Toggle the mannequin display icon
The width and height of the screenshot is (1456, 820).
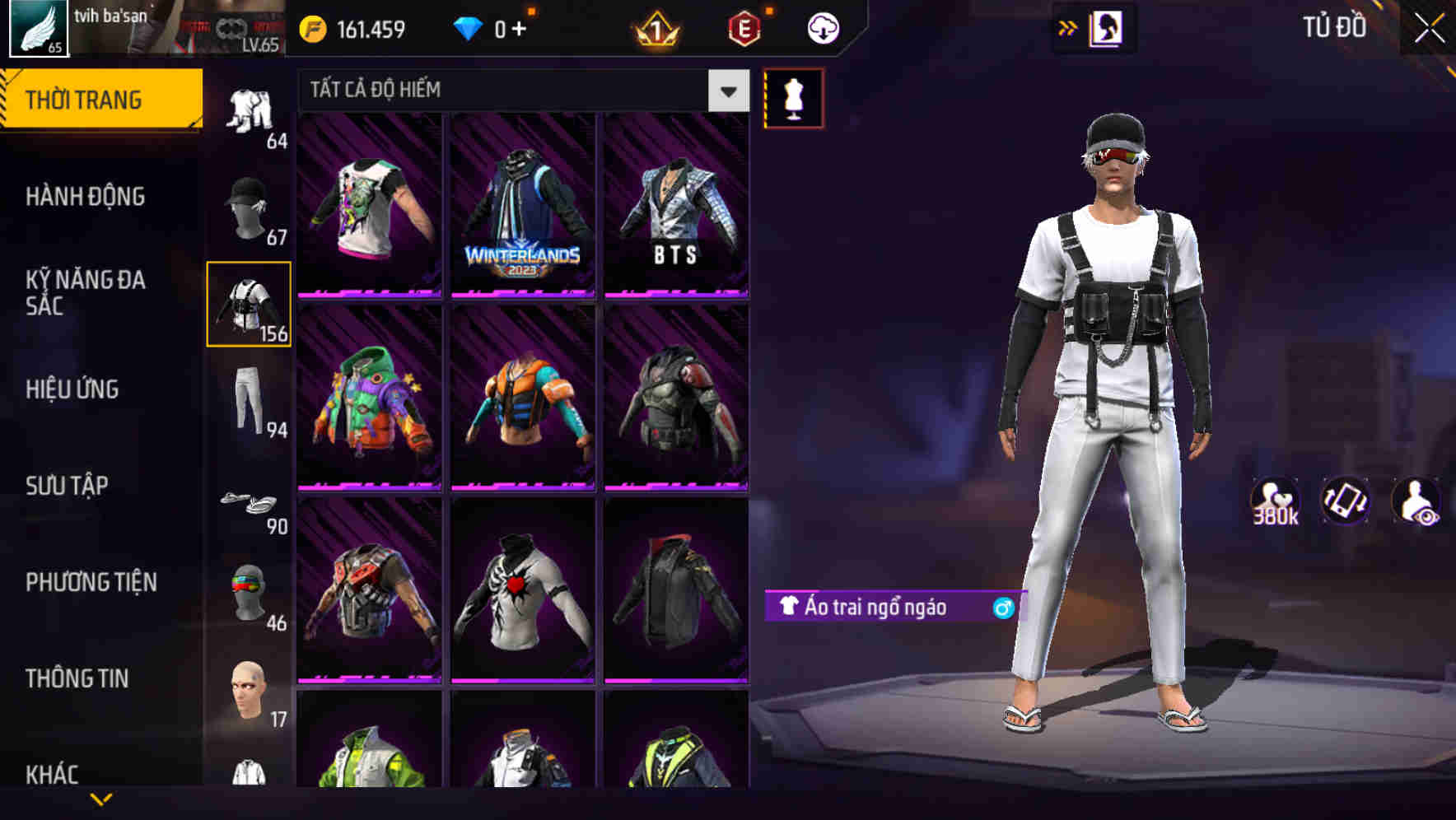[794, 97]
